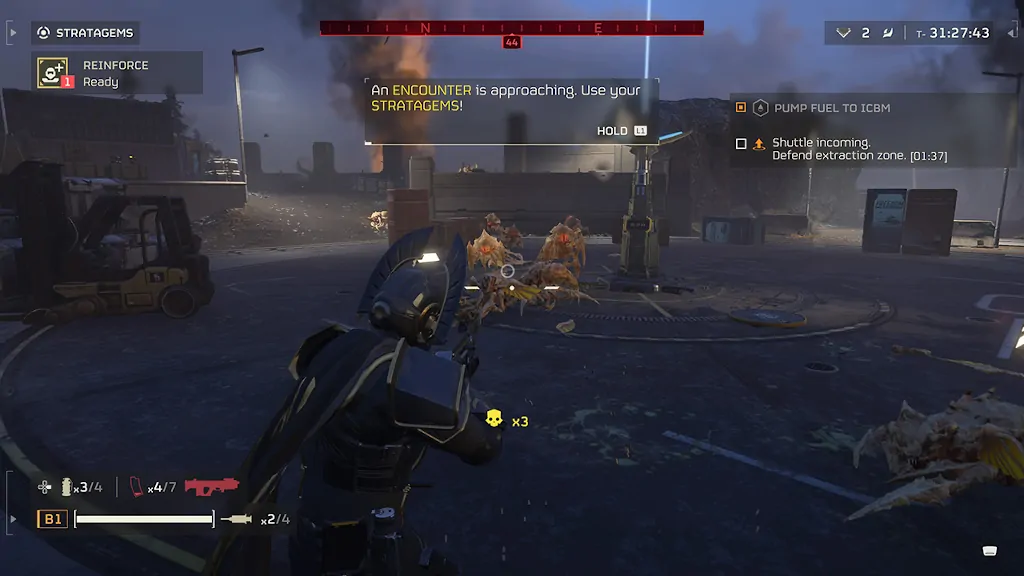Open the Stratagems panel header
The image size is (1024, 576).
pyautogui.click(x=86, y=33)
